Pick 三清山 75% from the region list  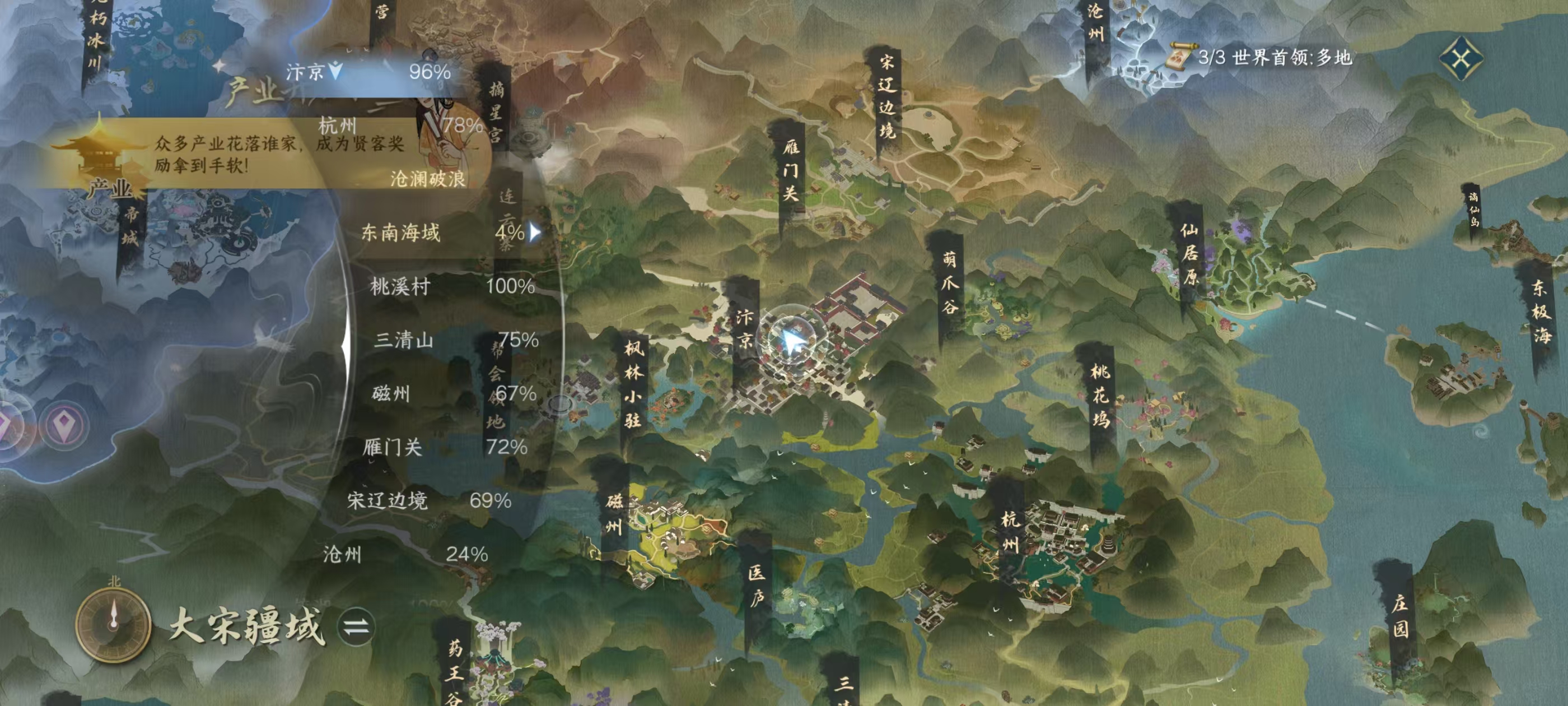pos(455,340)
